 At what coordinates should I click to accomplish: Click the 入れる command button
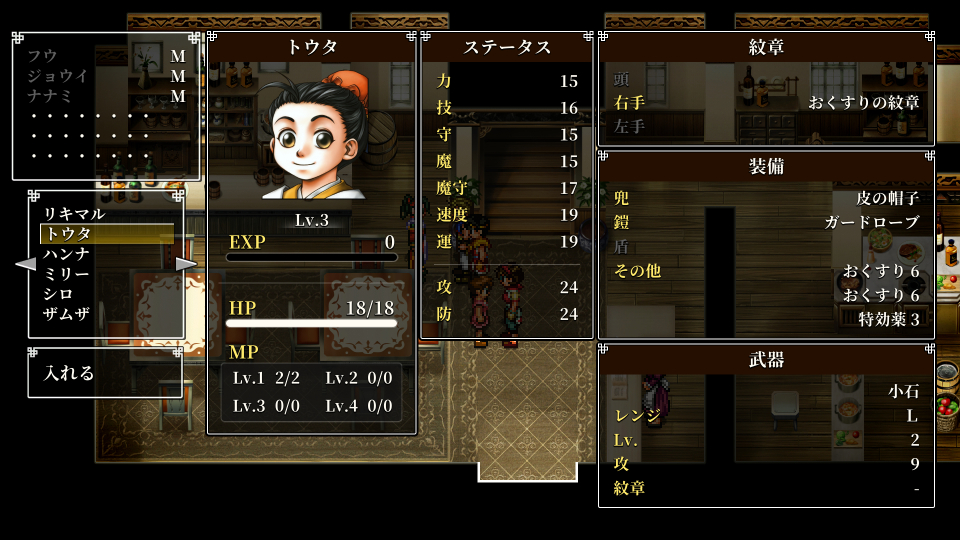[70, 373]
